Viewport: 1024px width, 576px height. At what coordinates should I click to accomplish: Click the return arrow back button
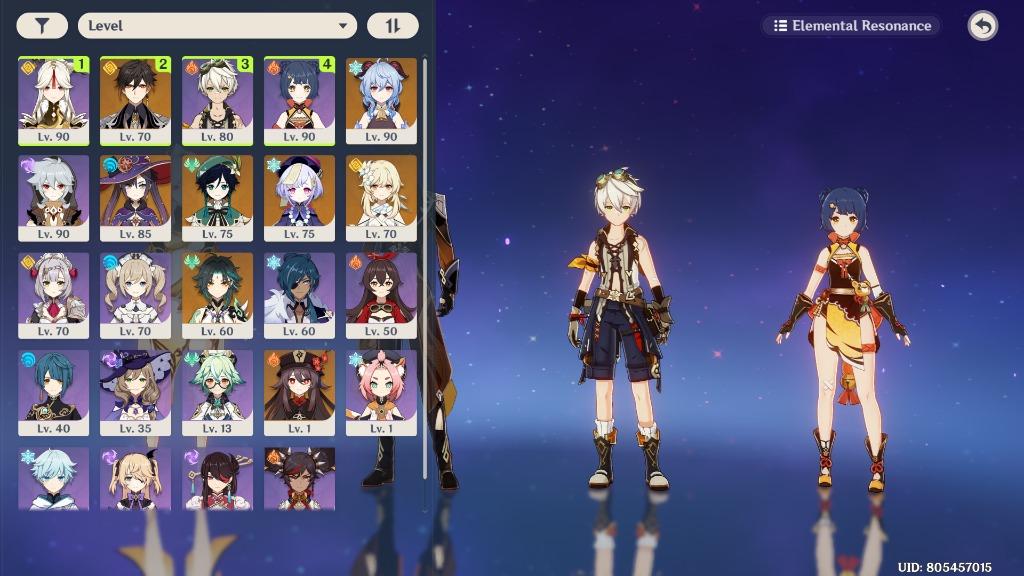click(982, 26)
